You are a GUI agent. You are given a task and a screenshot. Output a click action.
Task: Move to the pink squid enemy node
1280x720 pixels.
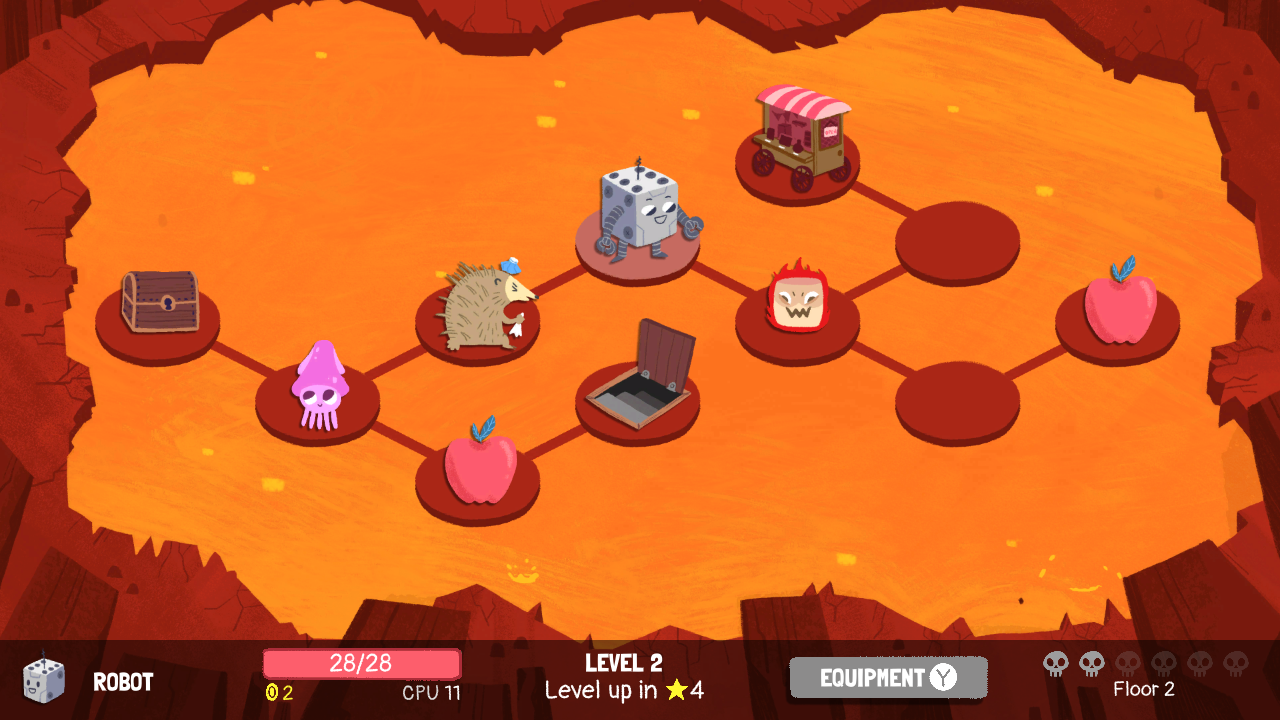pyautogui.click(x=319, y=388)
